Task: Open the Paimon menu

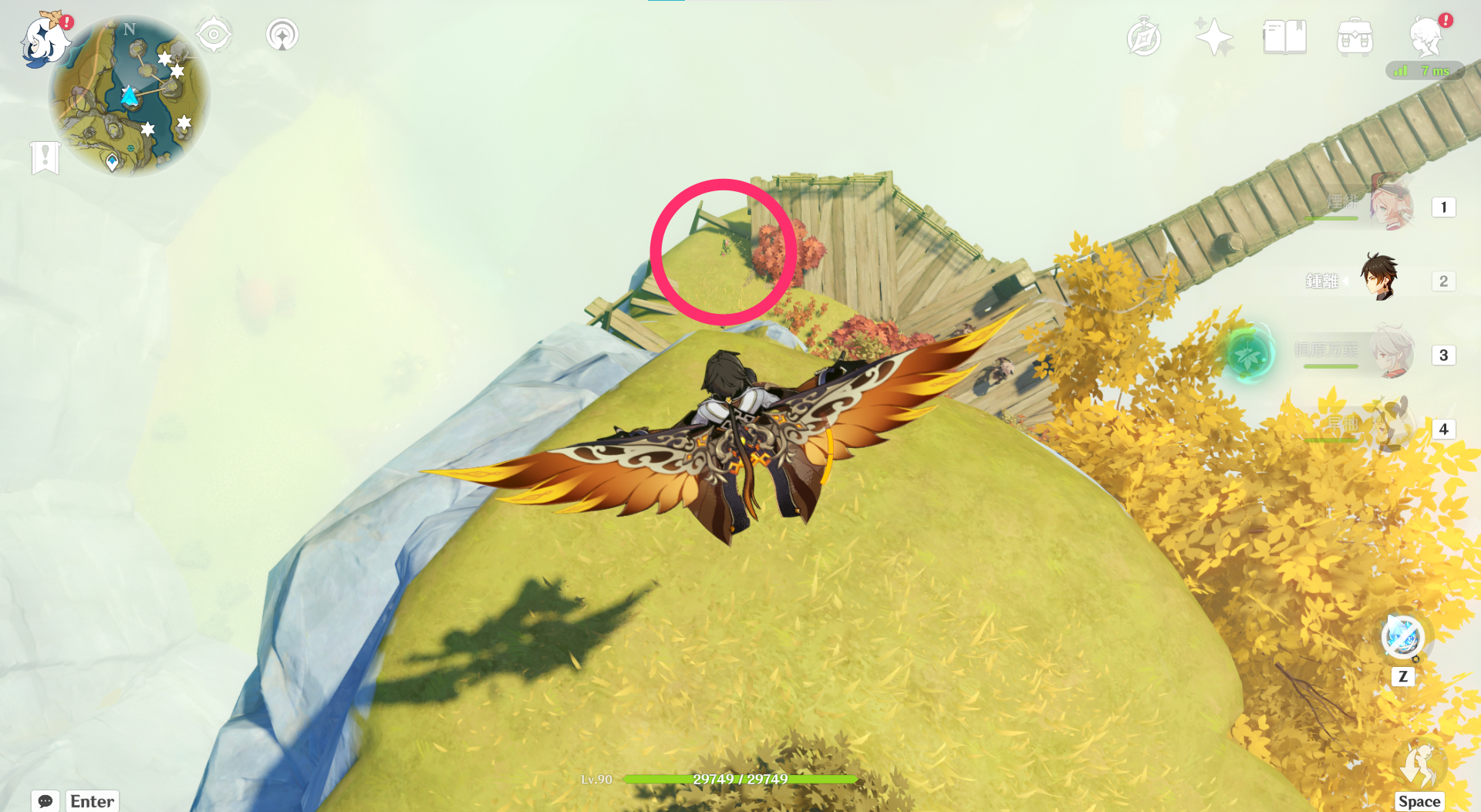Action: click(x=46, y=40)
